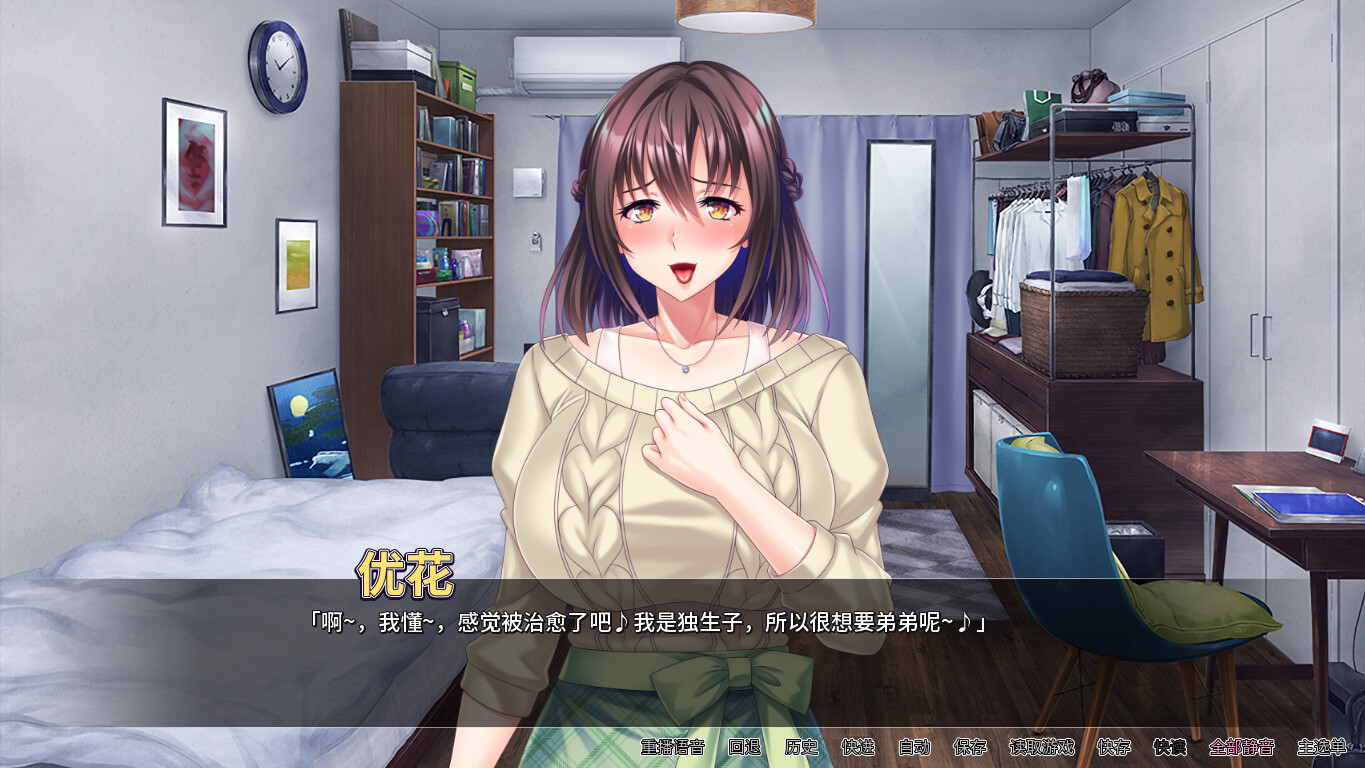
Task: Click Yuka's face in the scene
Action: coord(680,230)
